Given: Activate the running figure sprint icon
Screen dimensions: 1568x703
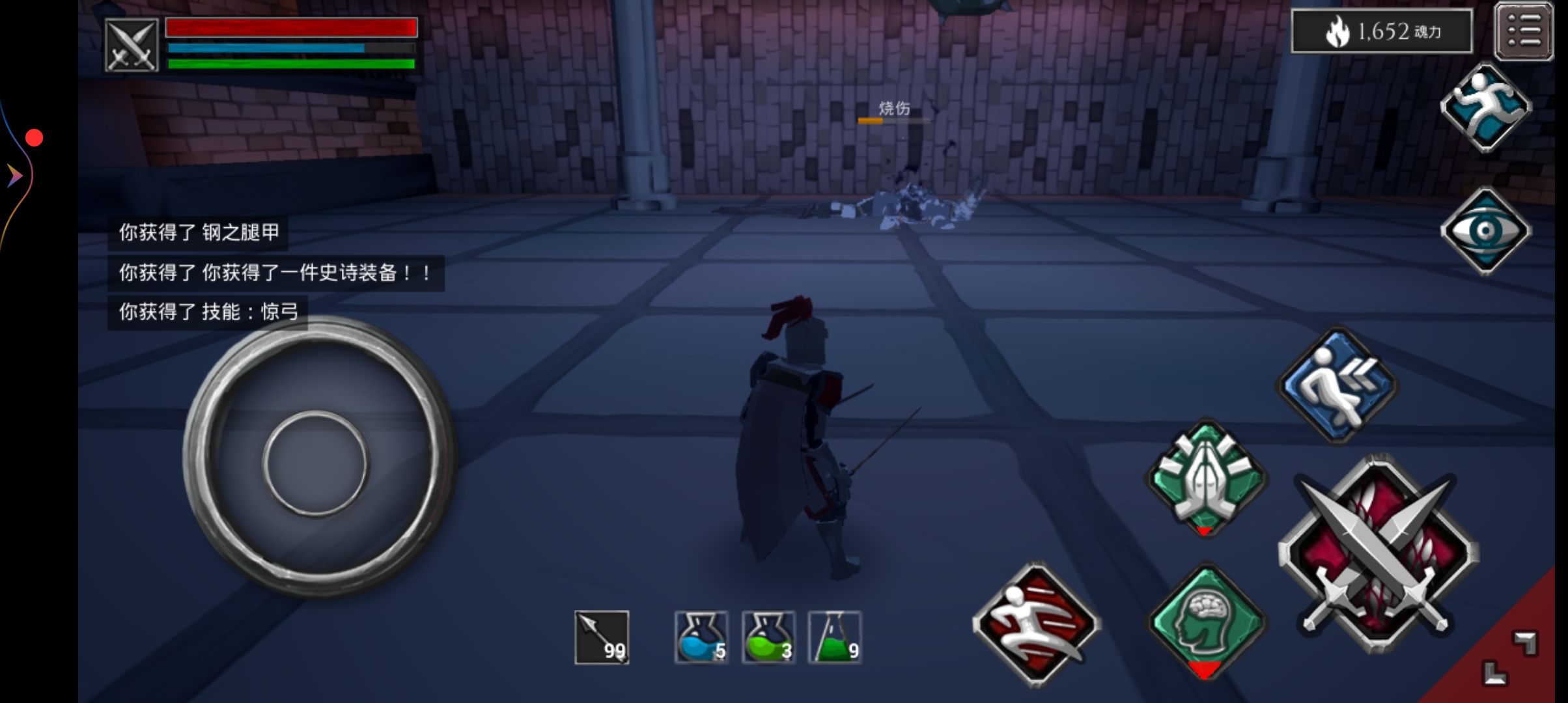Looking at the screenshot, I should pos(1486,107).
